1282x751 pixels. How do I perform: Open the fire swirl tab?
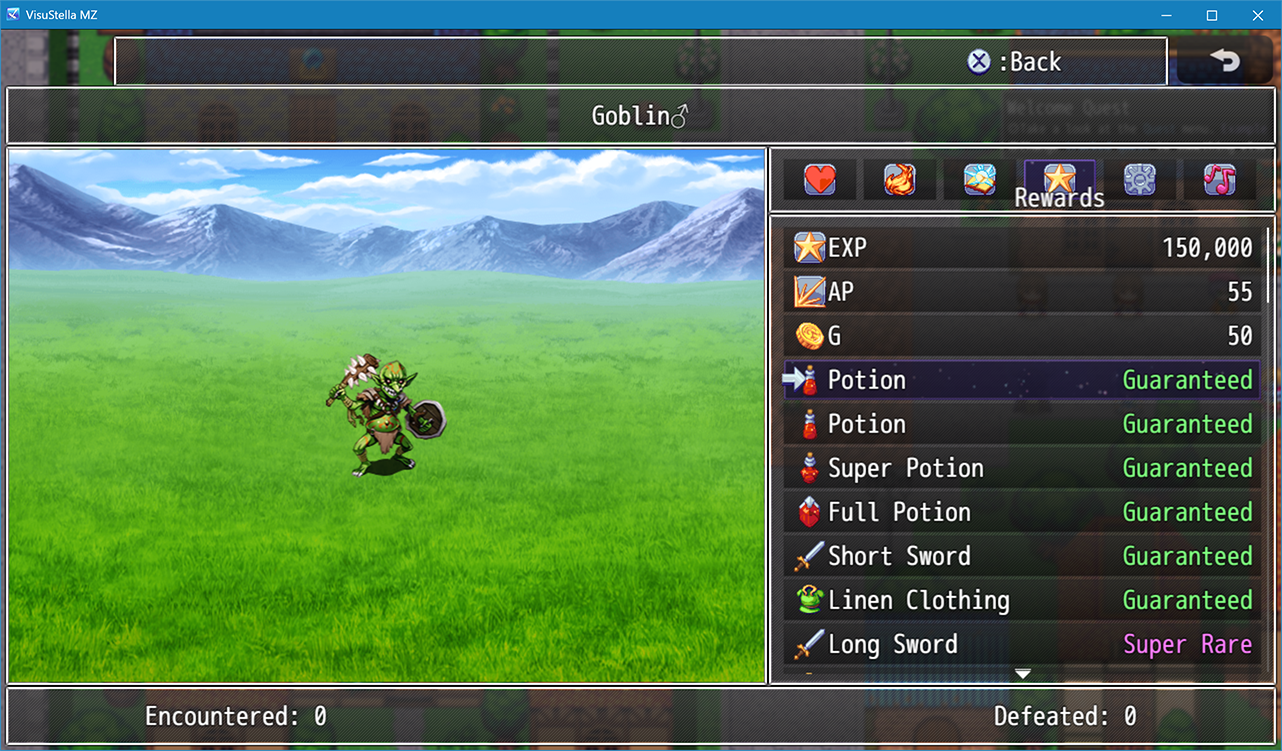click(x=899, y=180)
